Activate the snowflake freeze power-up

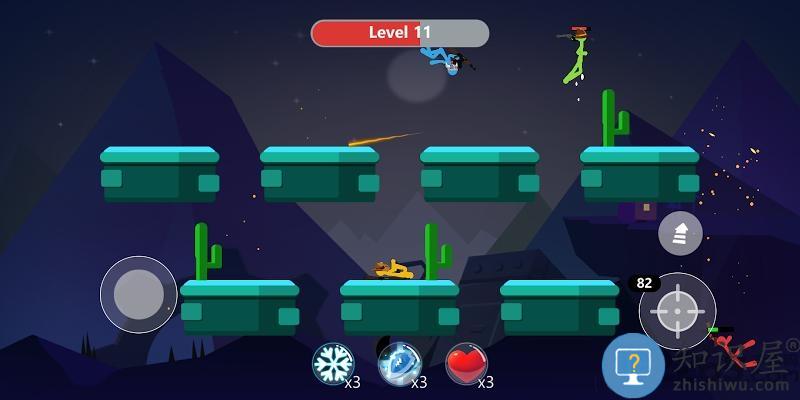pos(333,363)
